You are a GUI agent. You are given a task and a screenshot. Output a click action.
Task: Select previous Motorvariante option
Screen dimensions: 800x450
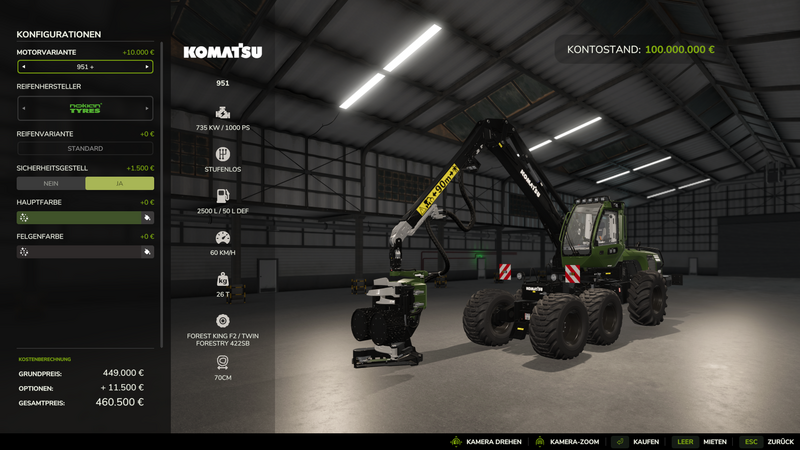click(x=24, y=67)
